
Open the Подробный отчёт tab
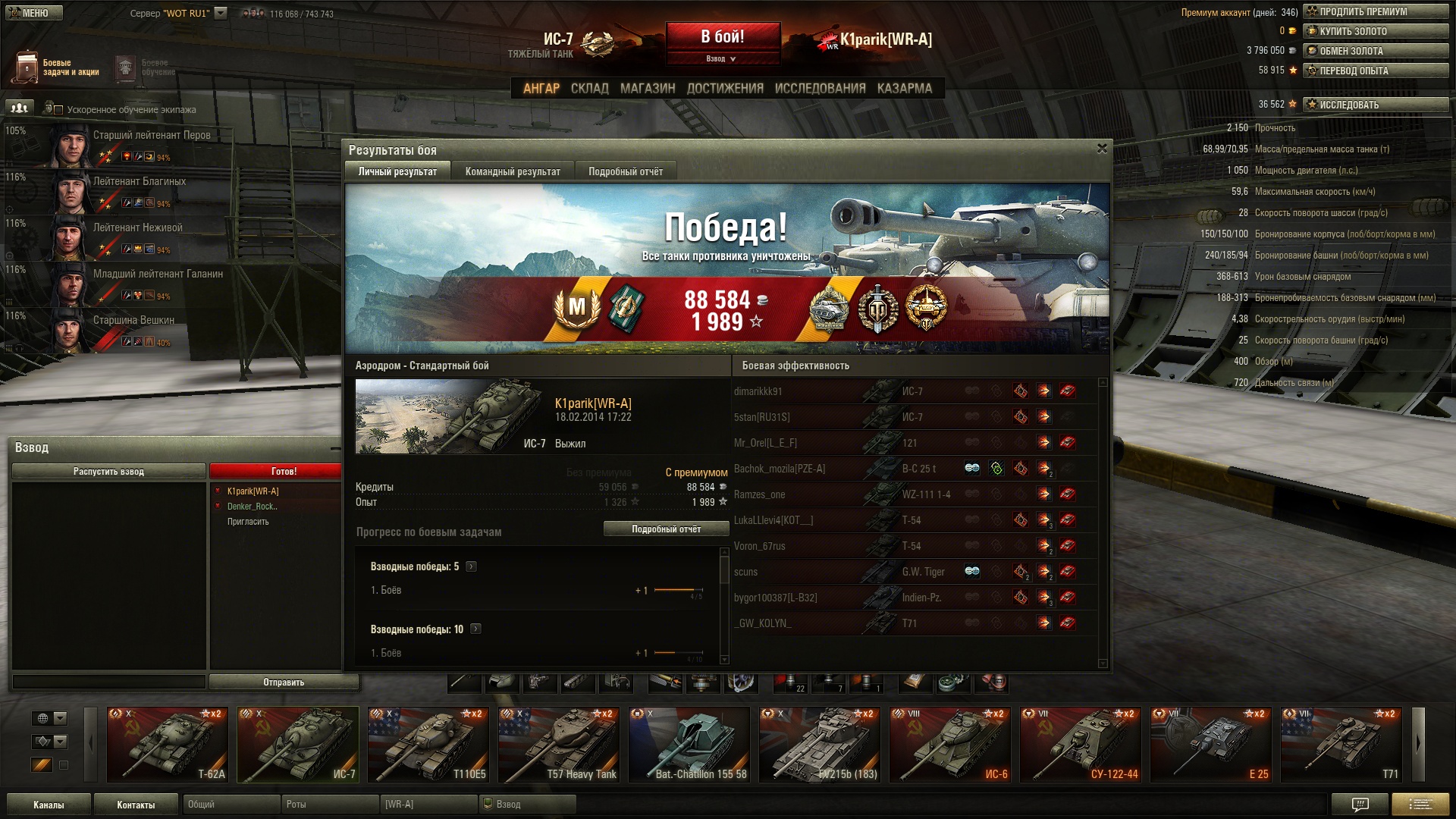(626, 172)
